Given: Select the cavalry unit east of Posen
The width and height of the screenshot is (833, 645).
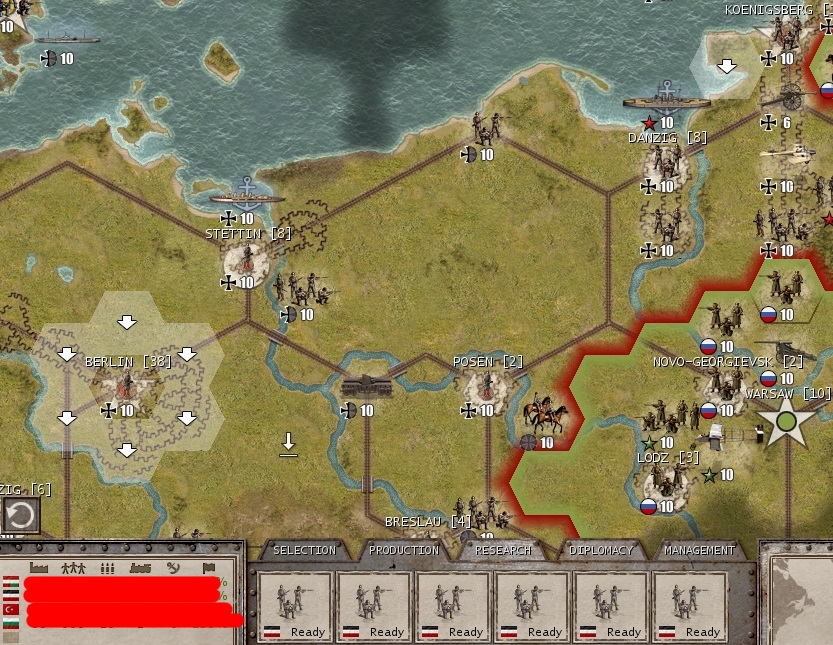Looking at the screenshot, I should click(x=545, y=415).
